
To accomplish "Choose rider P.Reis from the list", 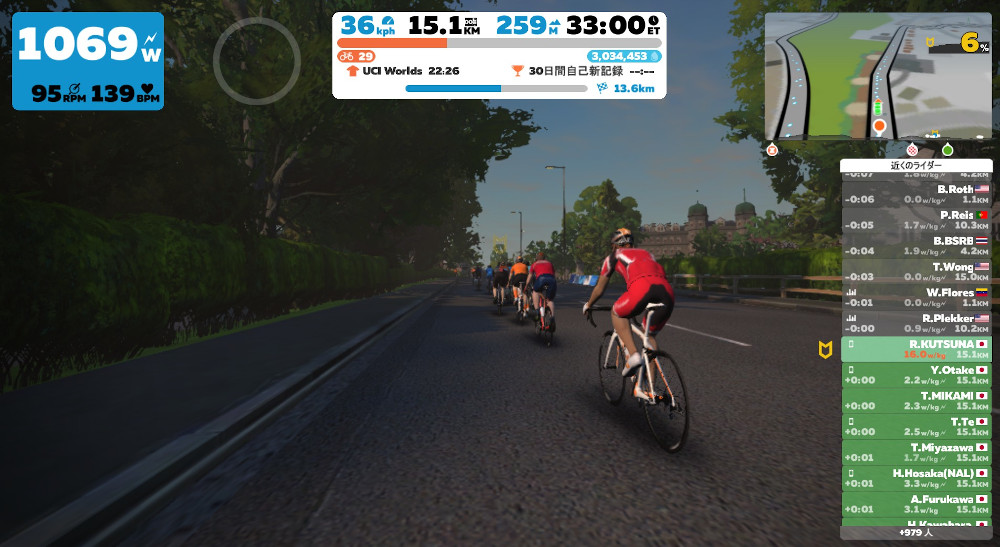I will point(916,220).
